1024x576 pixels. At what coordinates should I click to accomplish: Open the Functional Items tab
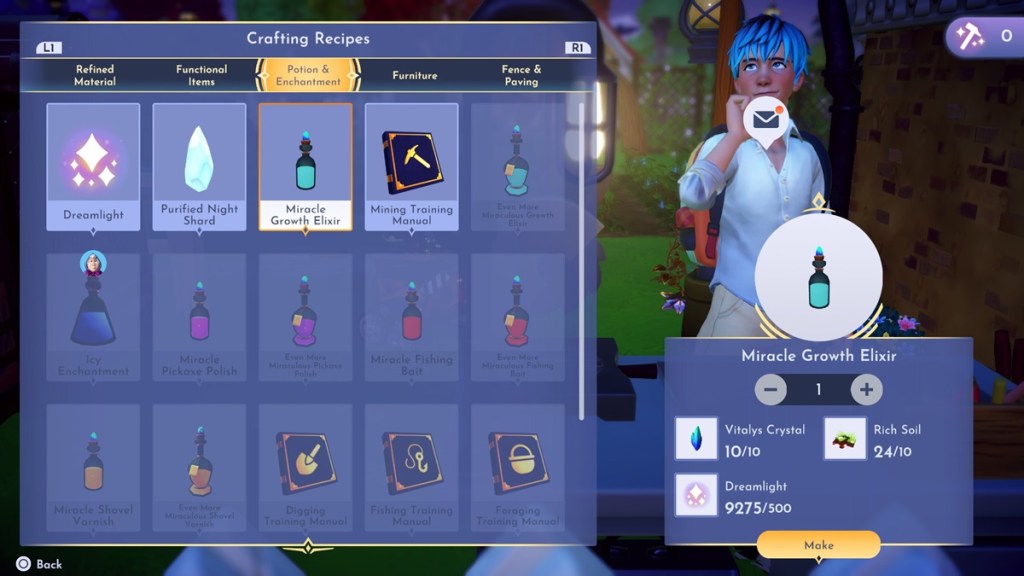pos(201,75)
